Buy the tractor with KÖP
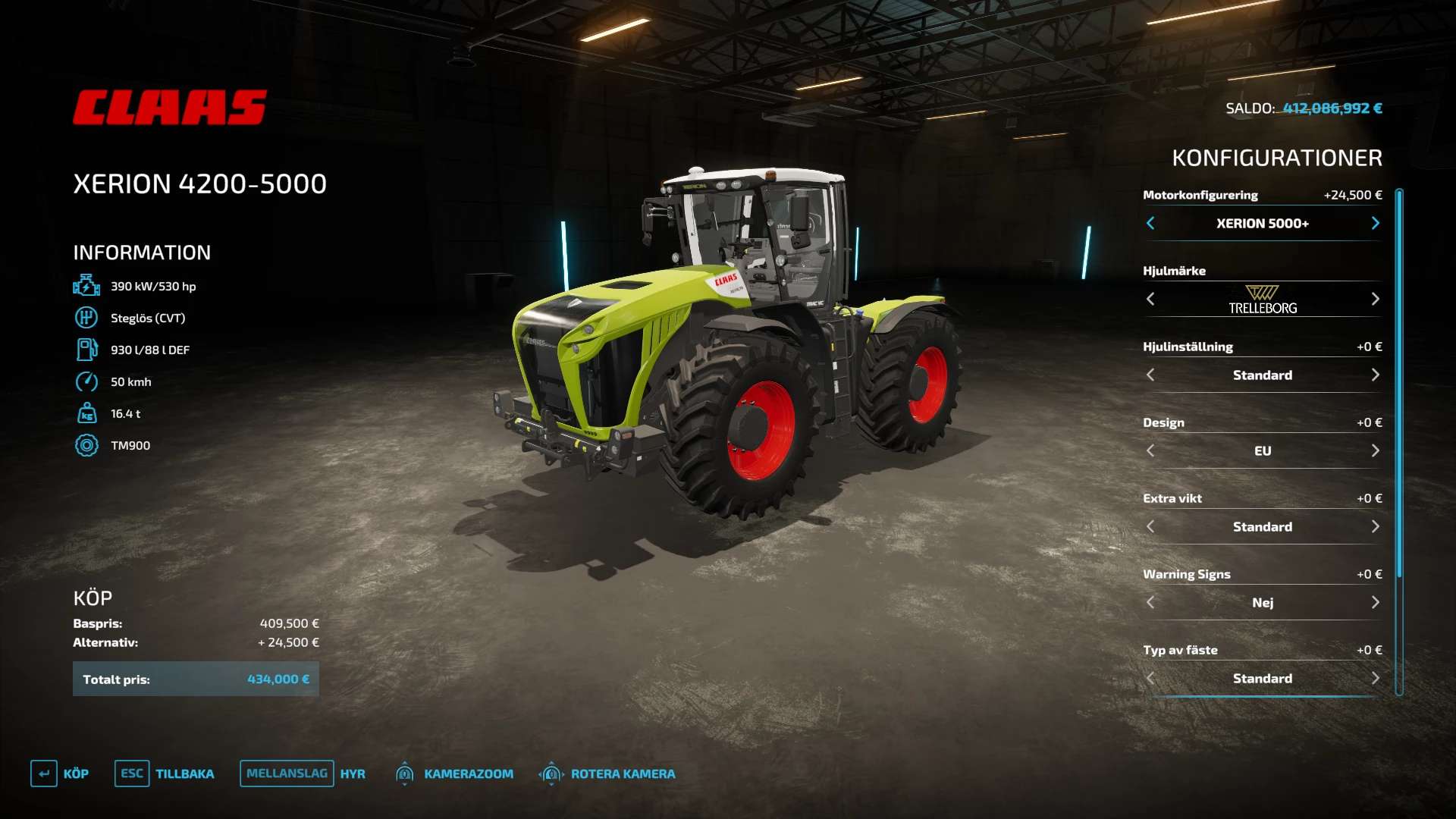 60,773
